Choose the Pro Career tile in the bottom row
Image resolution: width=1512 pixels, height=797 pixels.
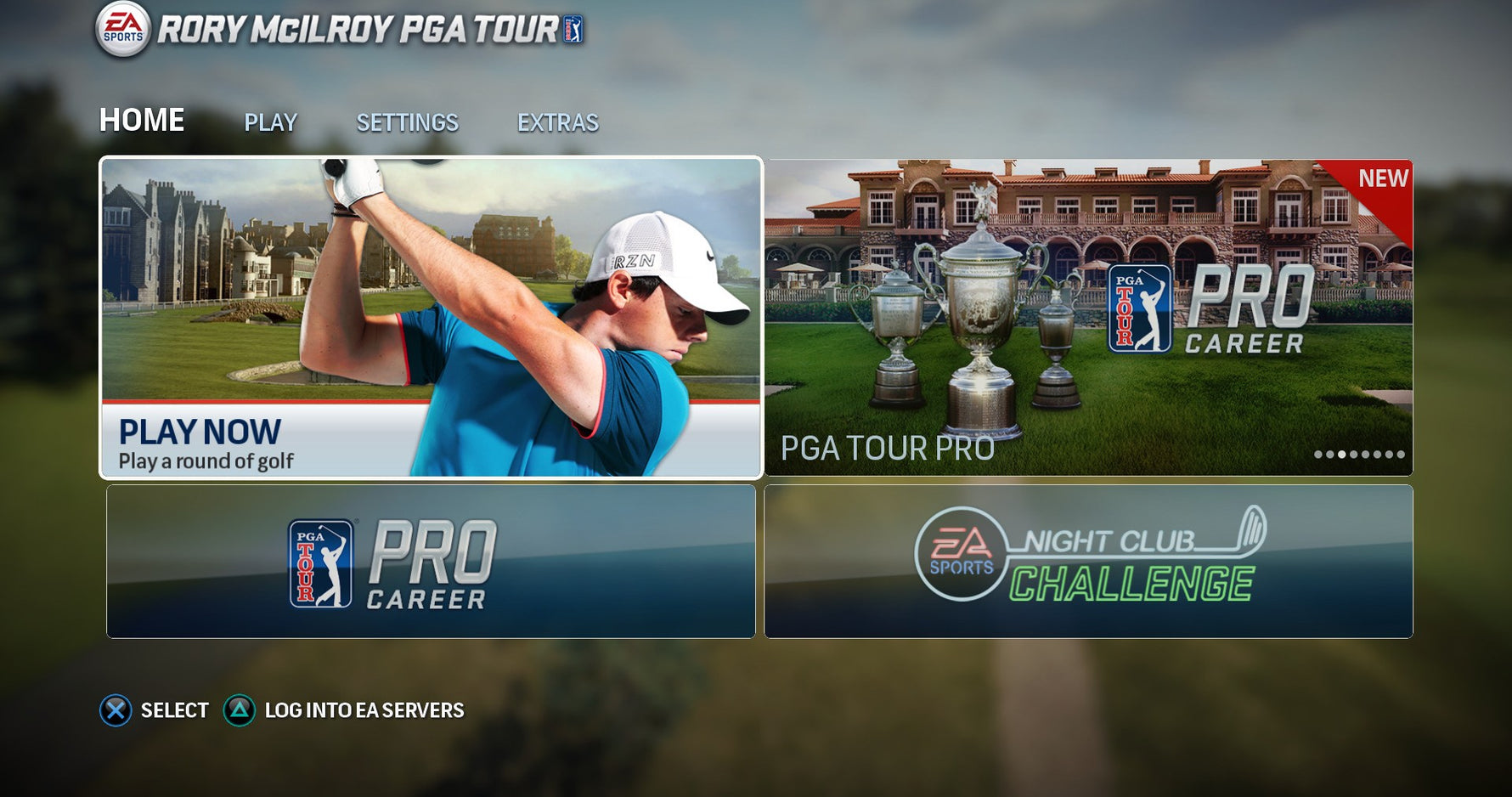pos(431,562)
